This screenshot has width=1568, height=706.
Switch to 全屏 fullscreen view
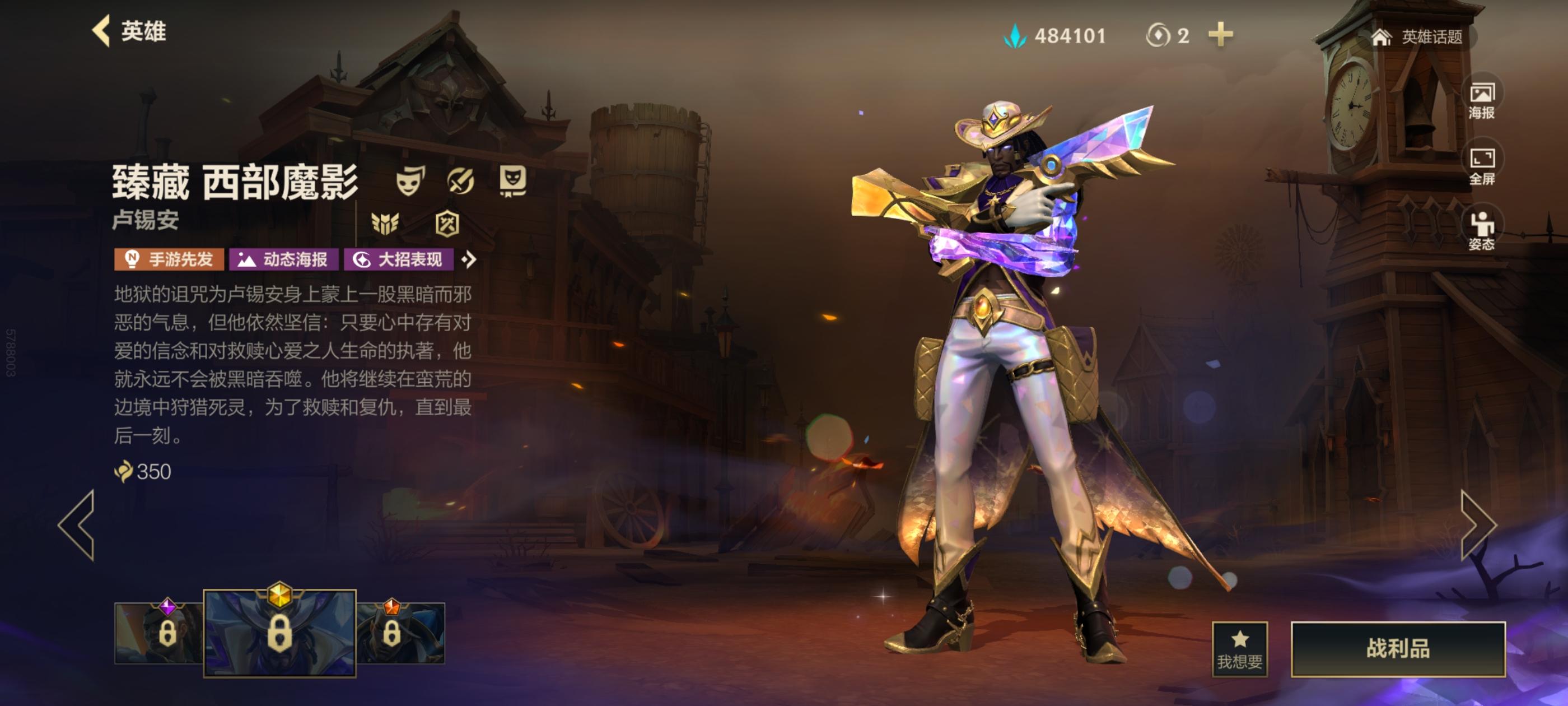point(1482,166)
